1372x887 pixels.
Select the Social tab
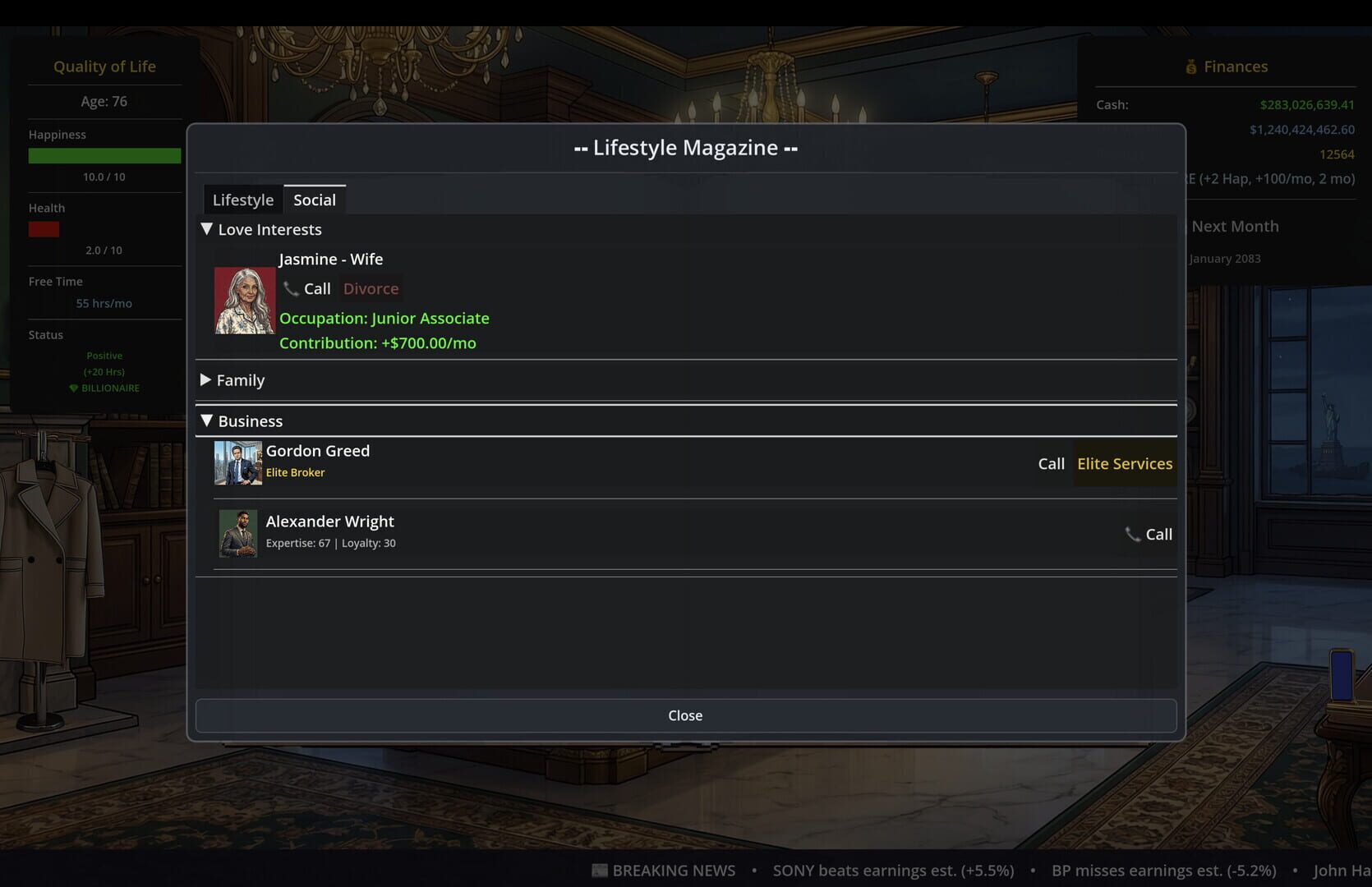pos(315,199)
